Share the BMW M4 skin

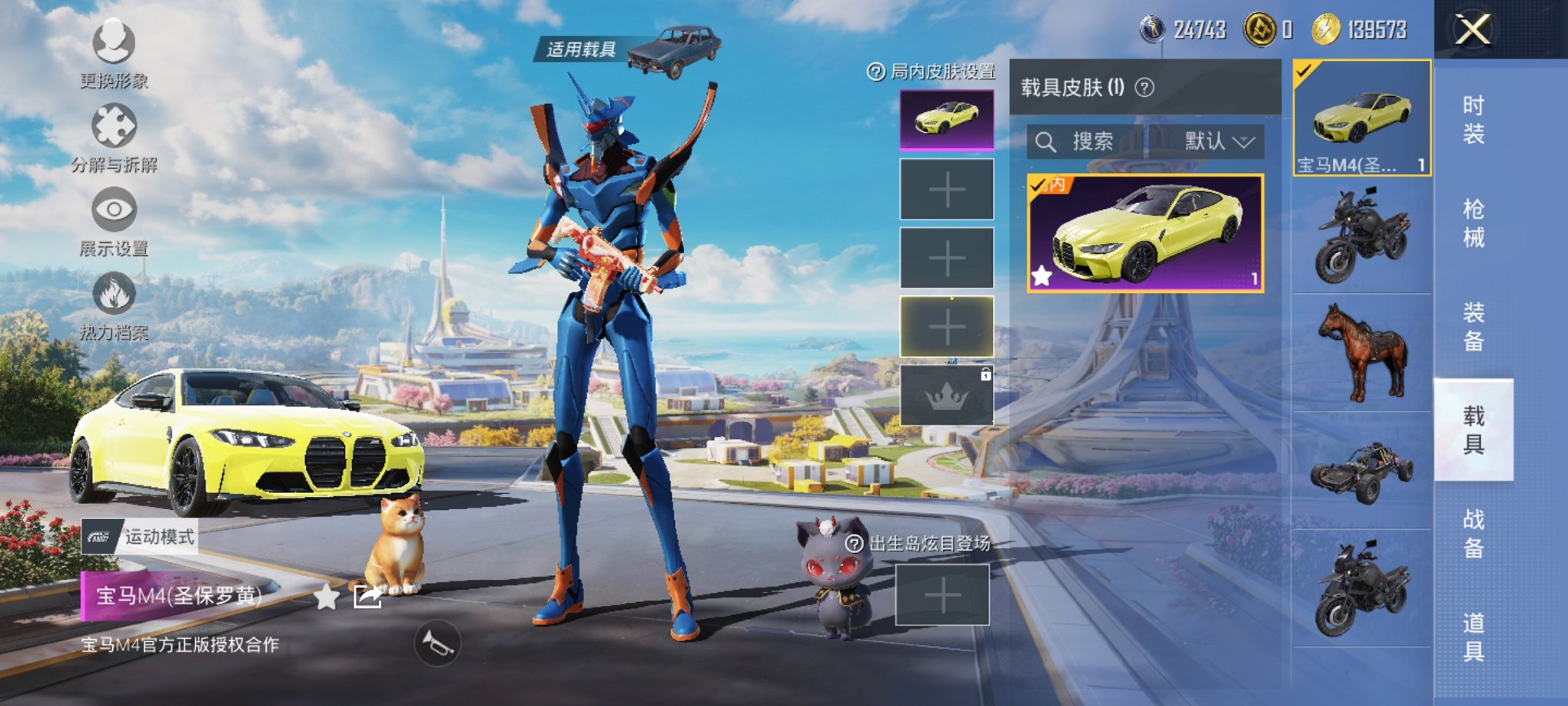pos(367,597)
